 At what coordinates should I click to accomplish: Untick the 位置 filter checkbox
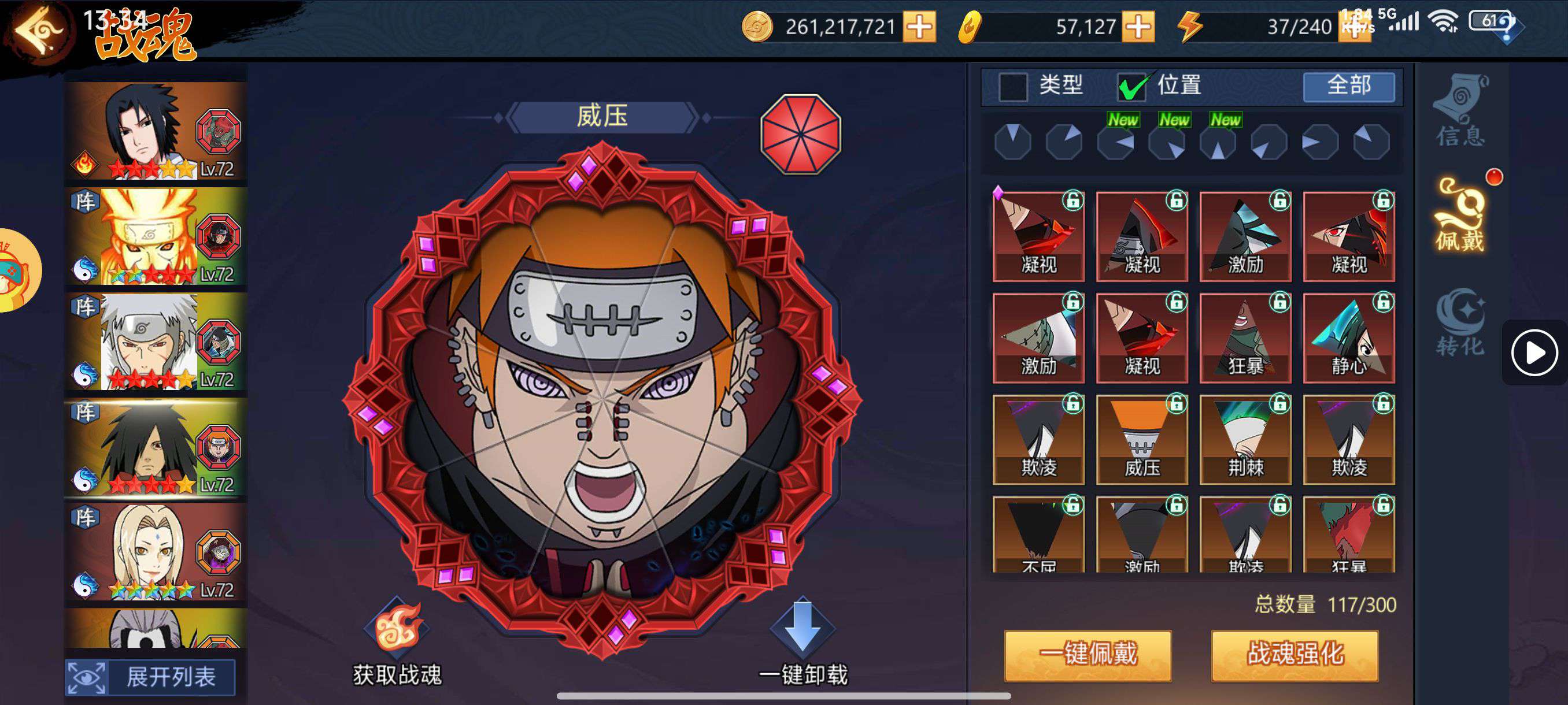pyautogui.click(x=1131, y=86)
